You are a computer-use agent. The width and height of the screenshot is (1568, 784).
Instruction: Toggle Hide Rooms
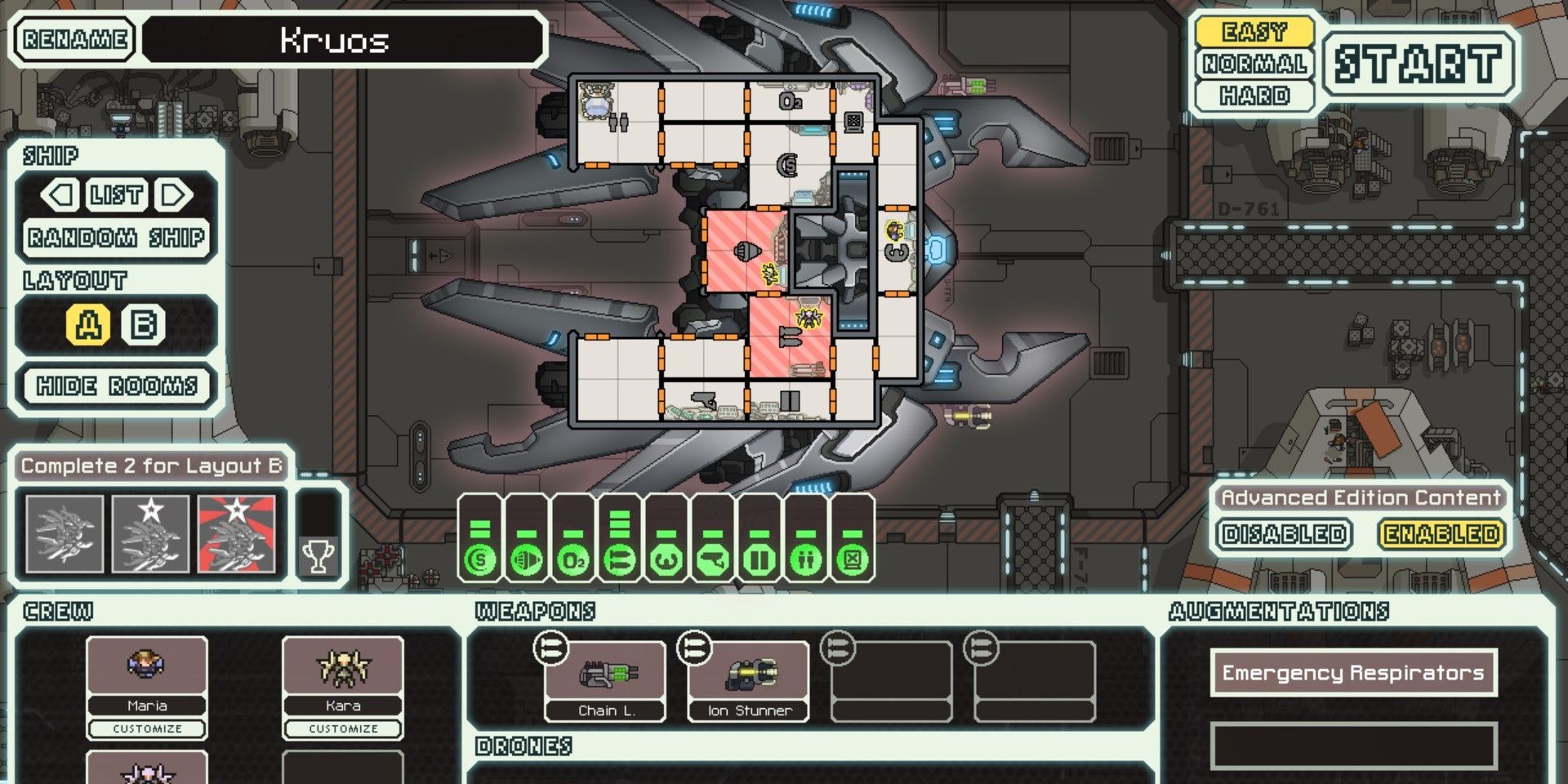pos(117,385)
